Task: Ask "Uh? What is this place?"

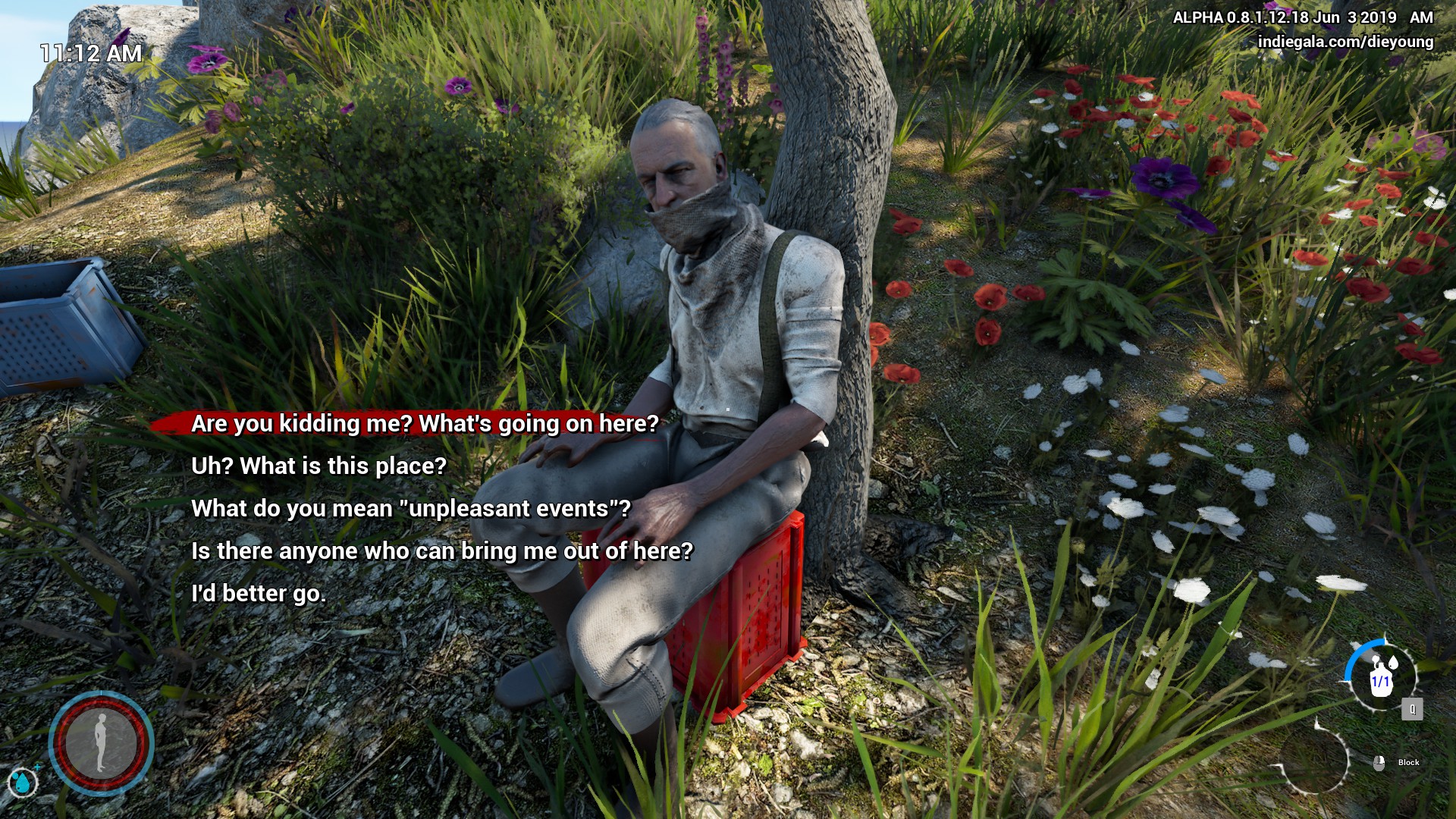Action: click(x=318, y=466)
